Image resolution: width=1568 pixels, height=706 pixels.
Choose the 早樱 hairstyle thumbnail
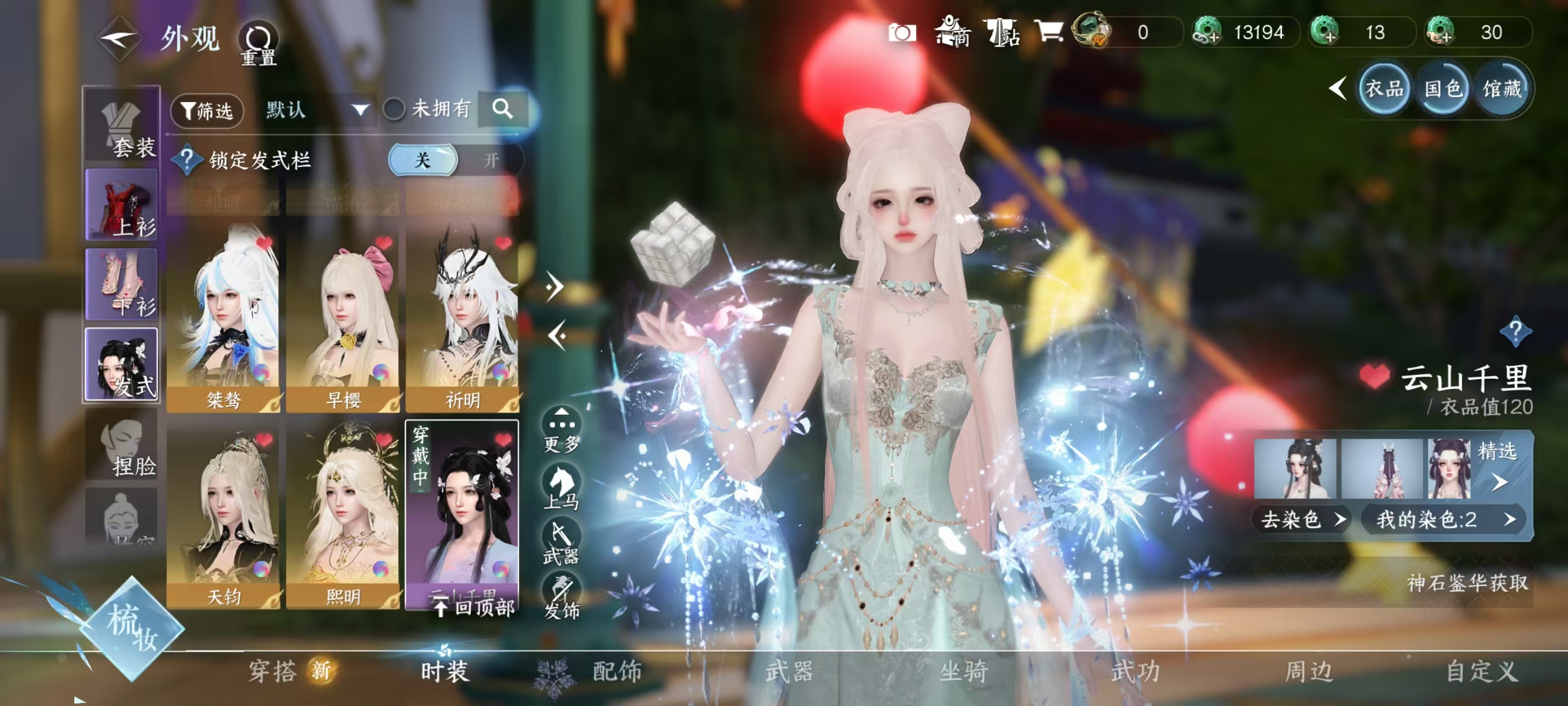343,317
